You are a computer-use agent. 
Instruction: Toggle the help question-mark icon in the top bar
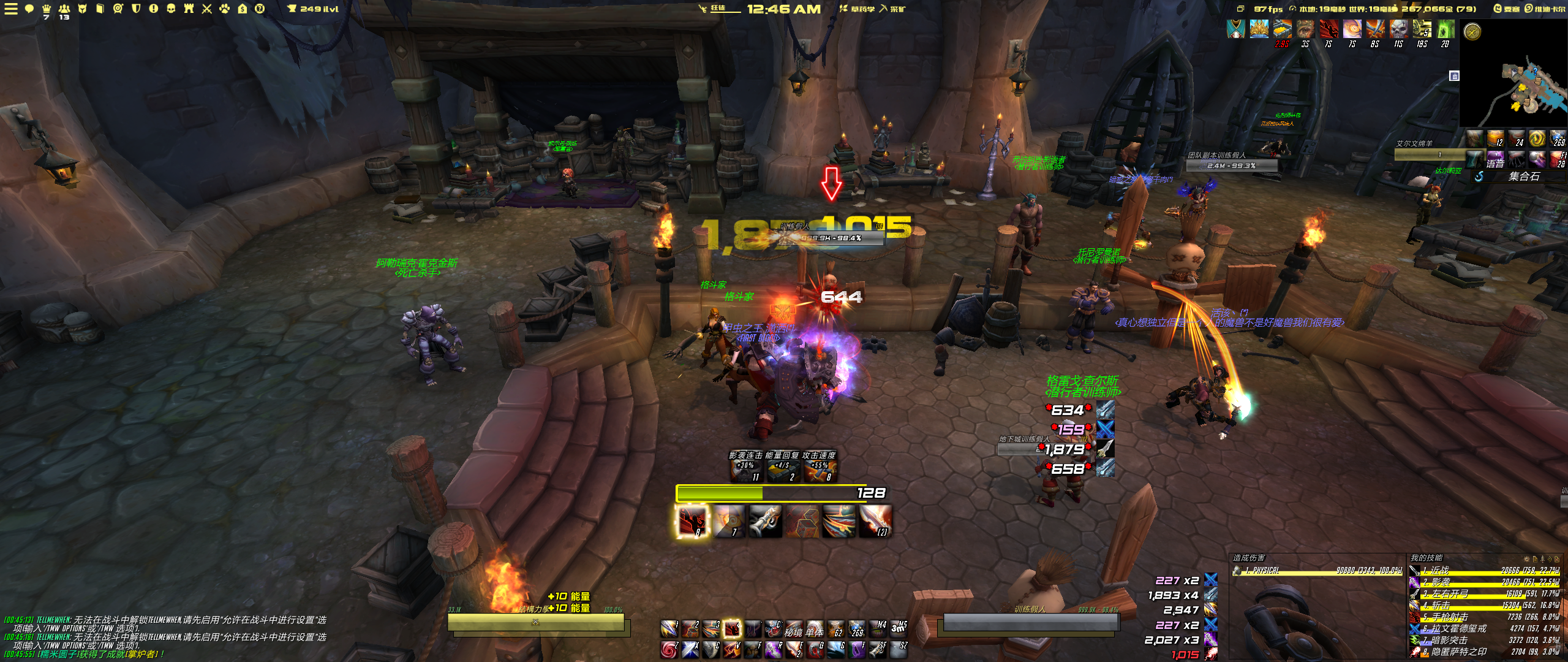click(x=260, y=9)
